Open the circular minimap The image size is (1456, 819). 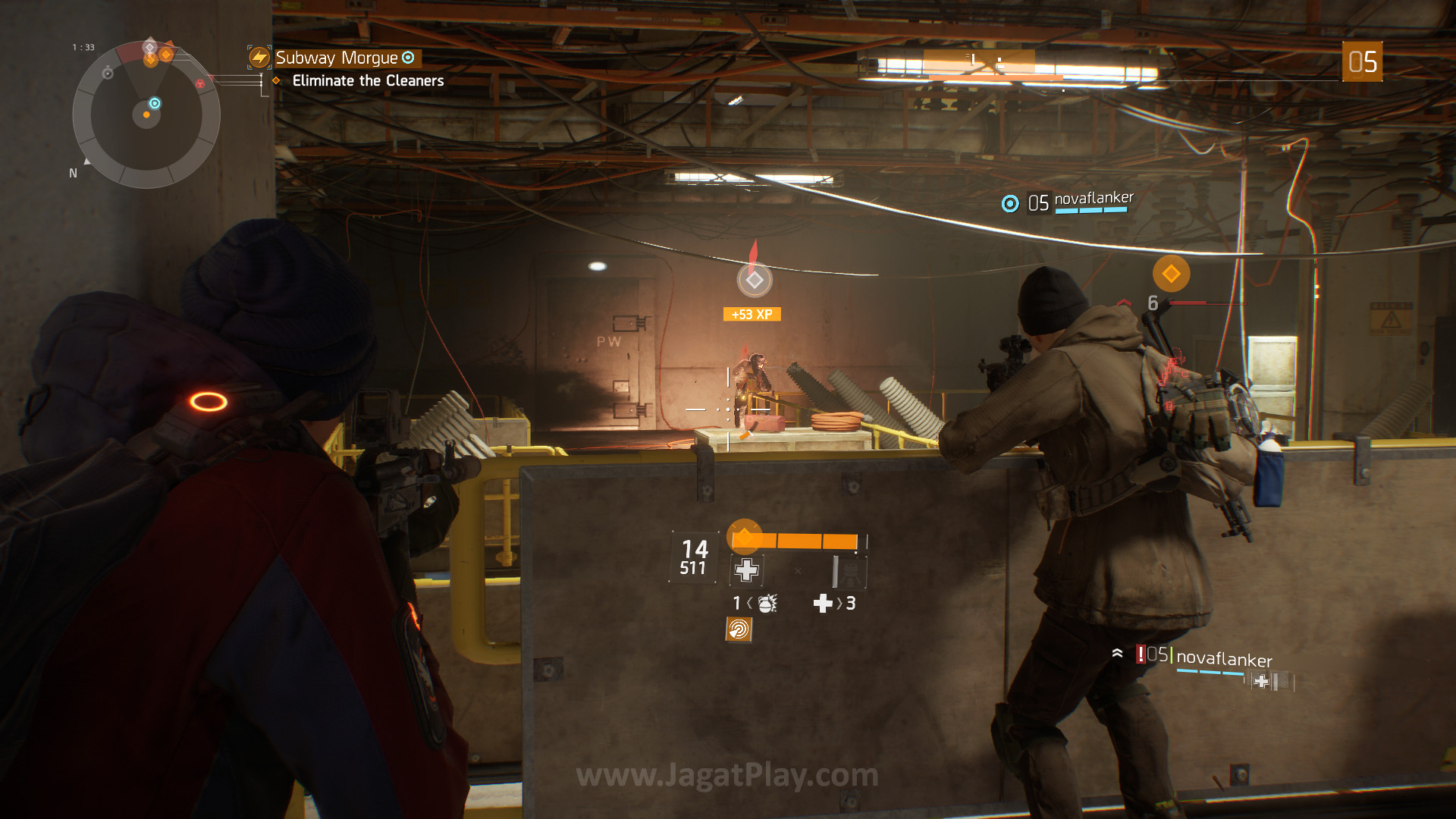(x=146, y=115)
